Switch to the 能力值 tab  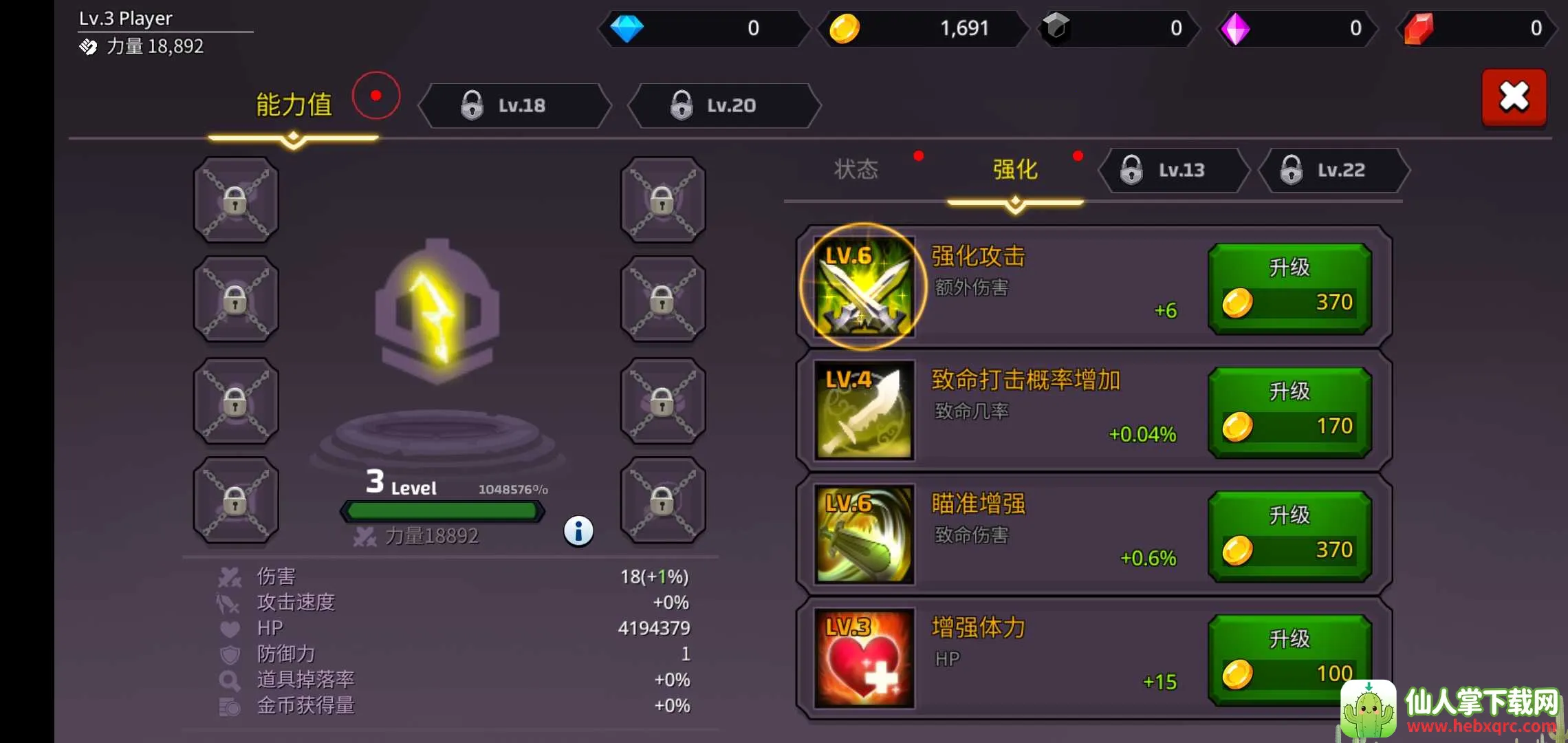click(x=294, y=105)
